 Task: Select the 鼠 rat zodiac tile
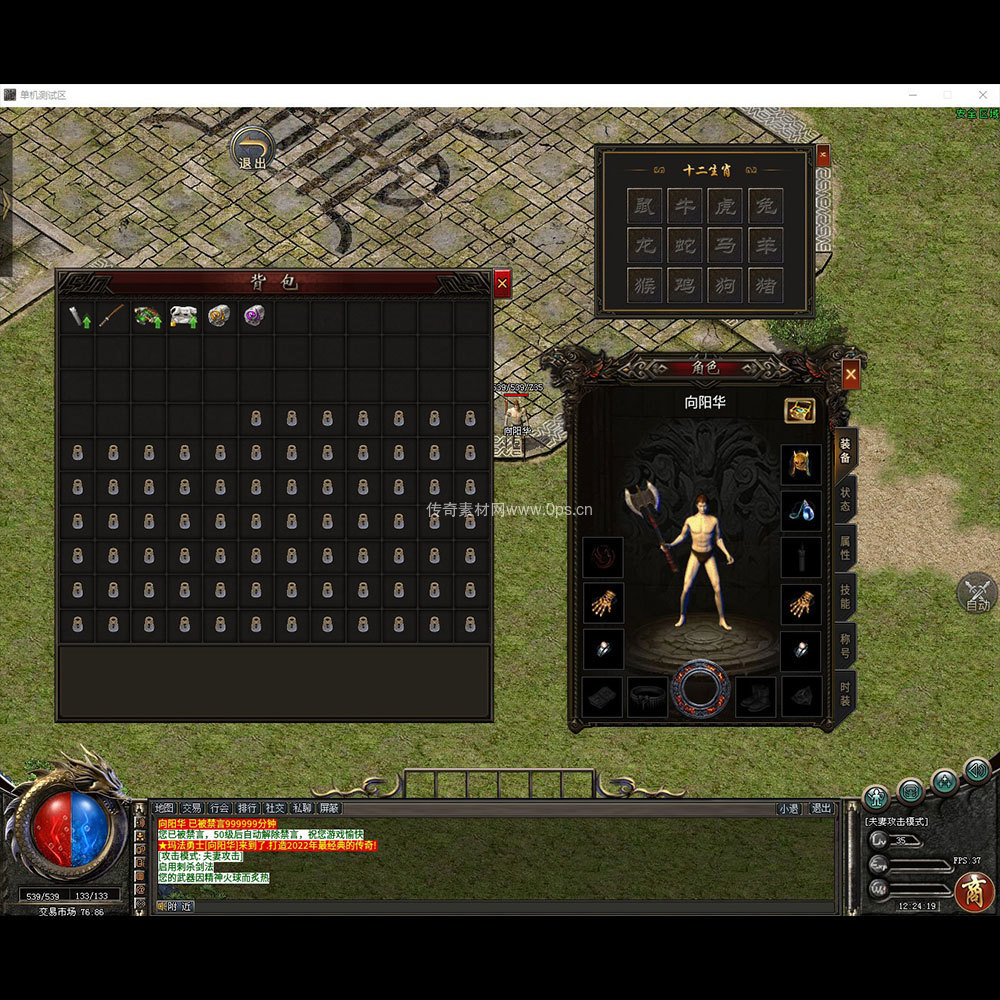click(644, 205)
